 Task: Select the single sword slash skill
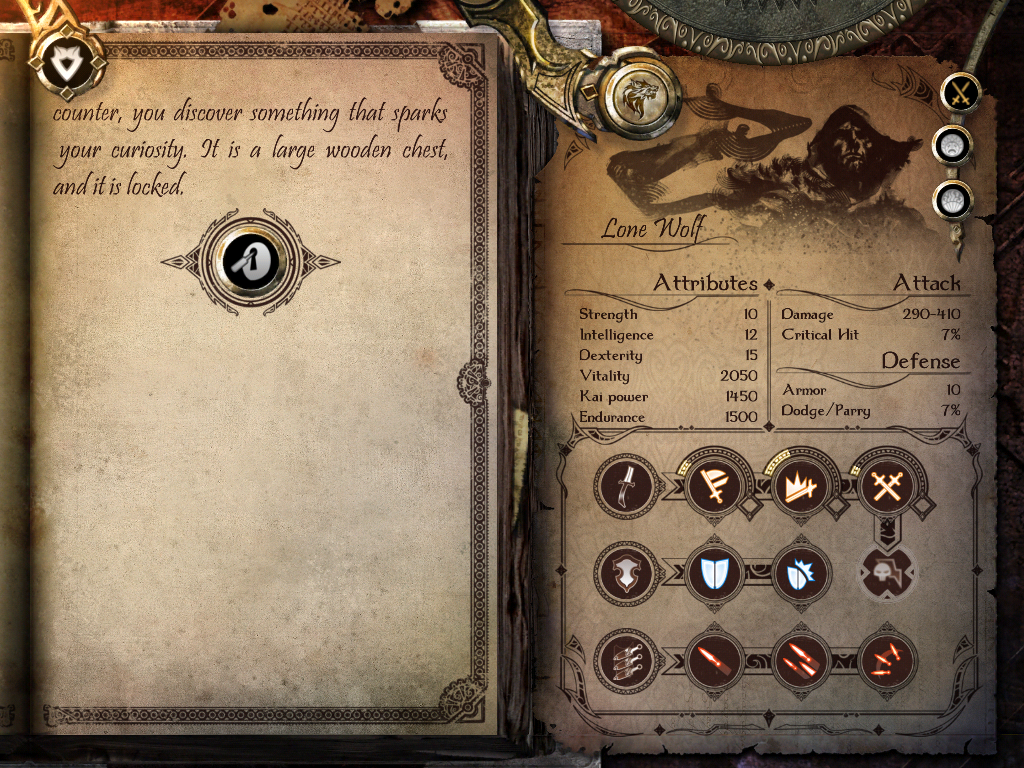(716, 487)
